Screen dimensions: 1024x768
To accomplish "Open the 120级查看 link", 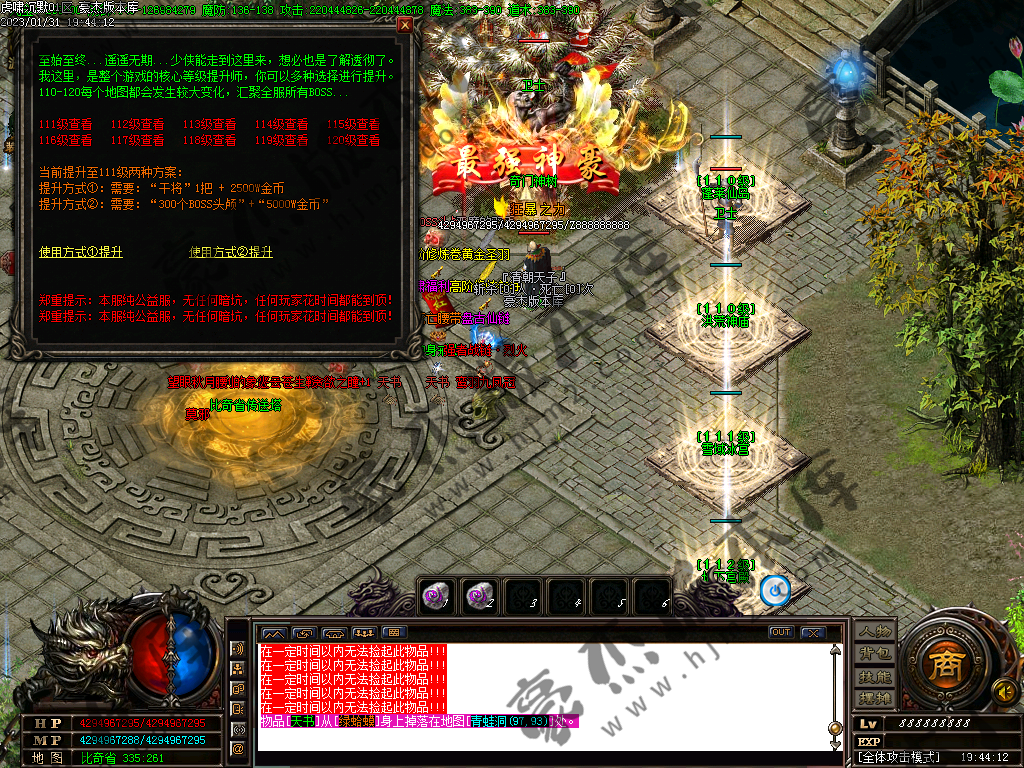I will tap(354, 141).
